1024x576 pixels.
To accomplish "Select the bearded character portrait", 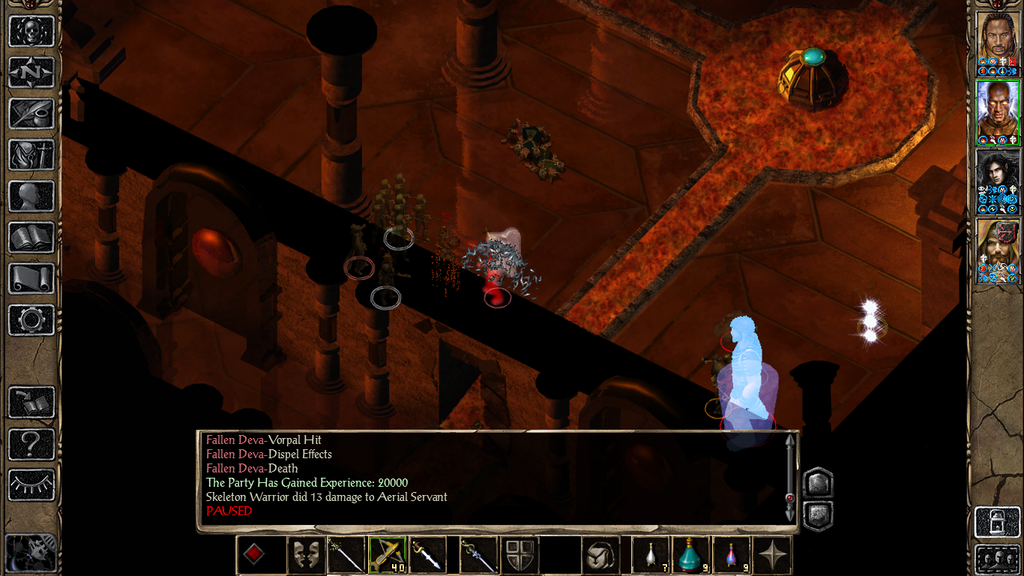I will point(997,250).
